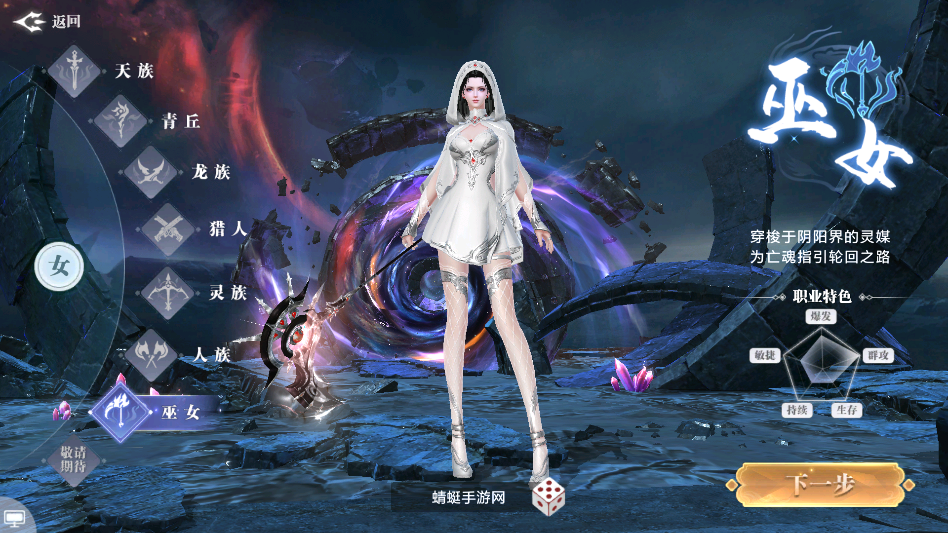
Task: Toggle the 女 gender button
Action: point(60,267)
